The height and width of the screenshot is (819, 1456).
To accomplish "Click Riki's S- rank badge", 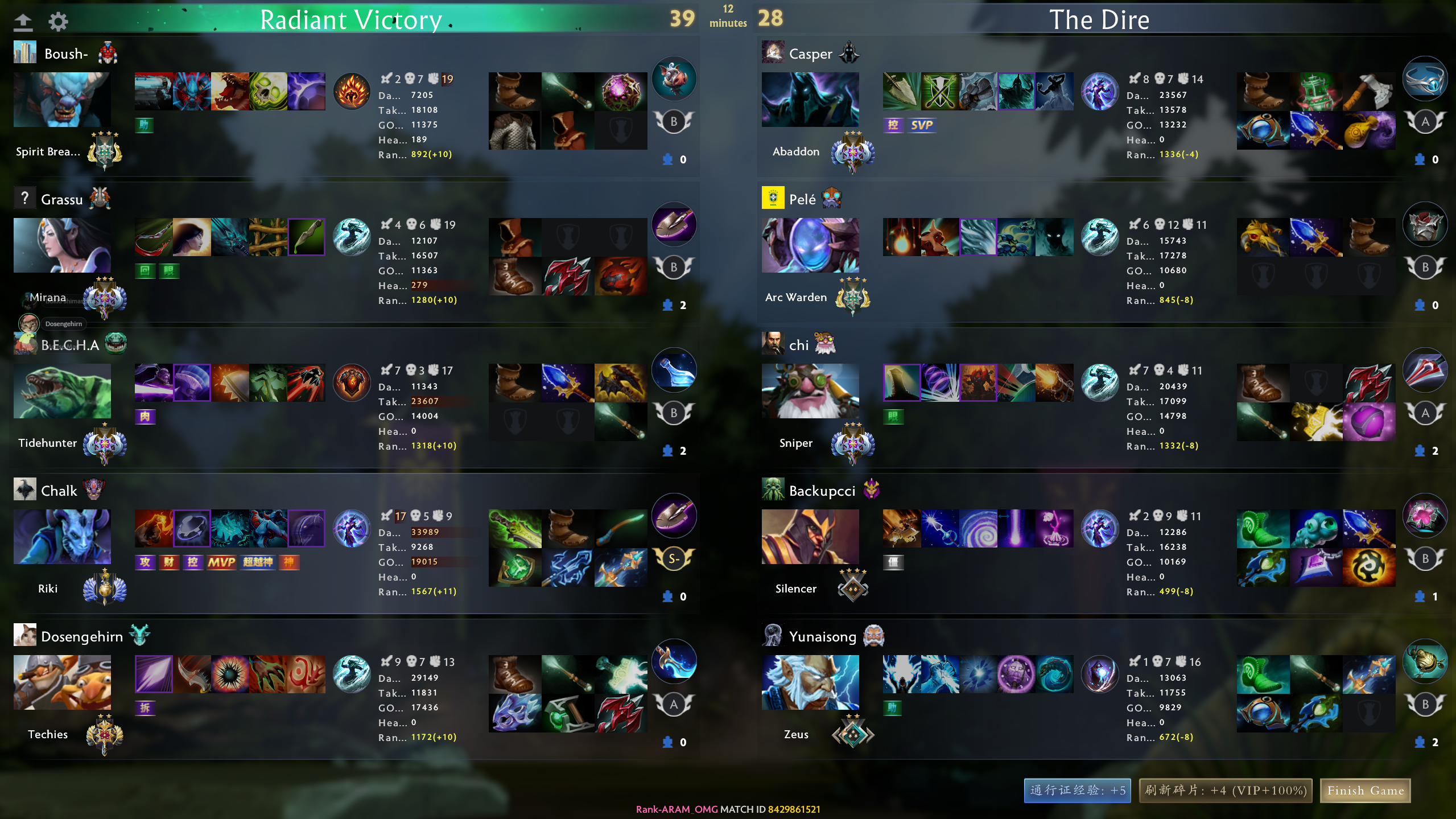I will tap(674, 558).
